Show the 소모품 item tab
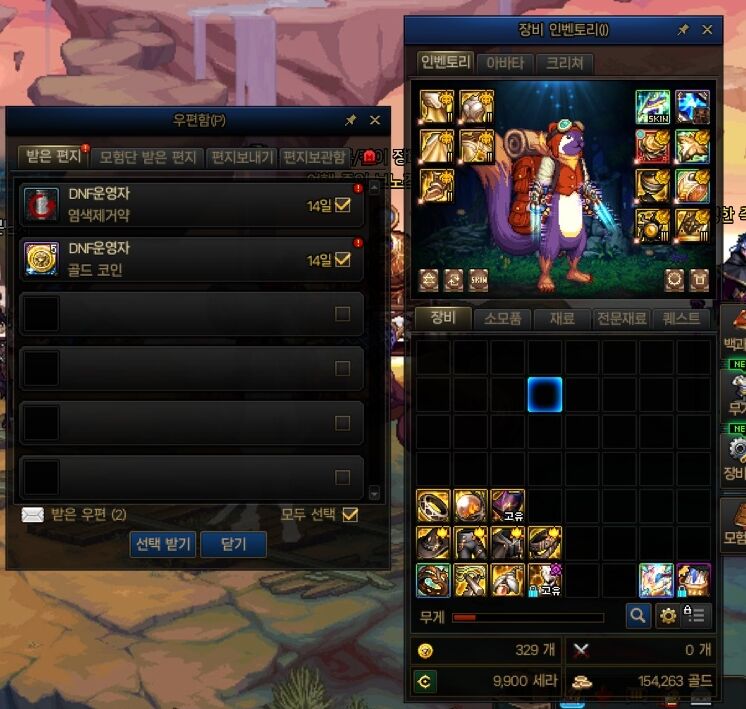746x709 pixels. pos(504,319)
